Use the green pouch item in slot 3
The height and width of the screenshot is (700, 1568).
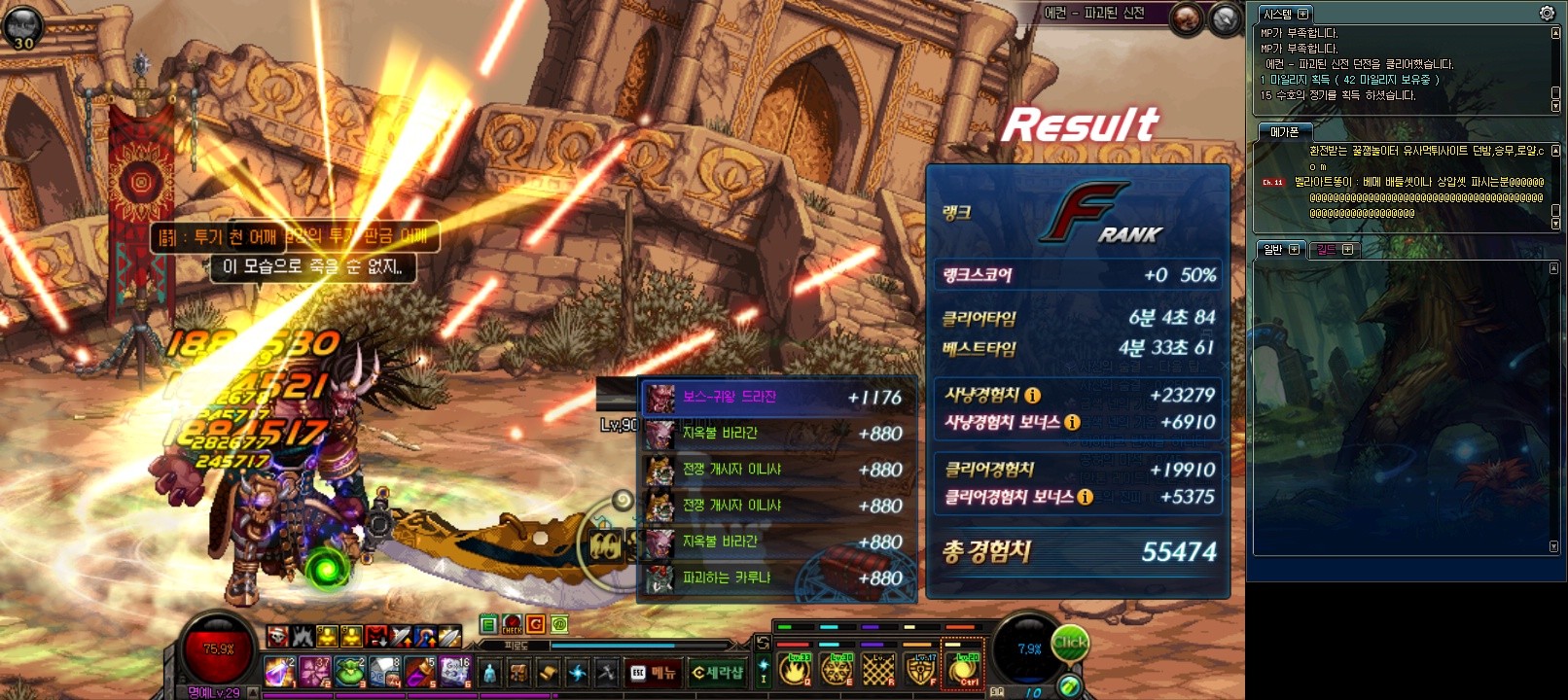[350, 671]
